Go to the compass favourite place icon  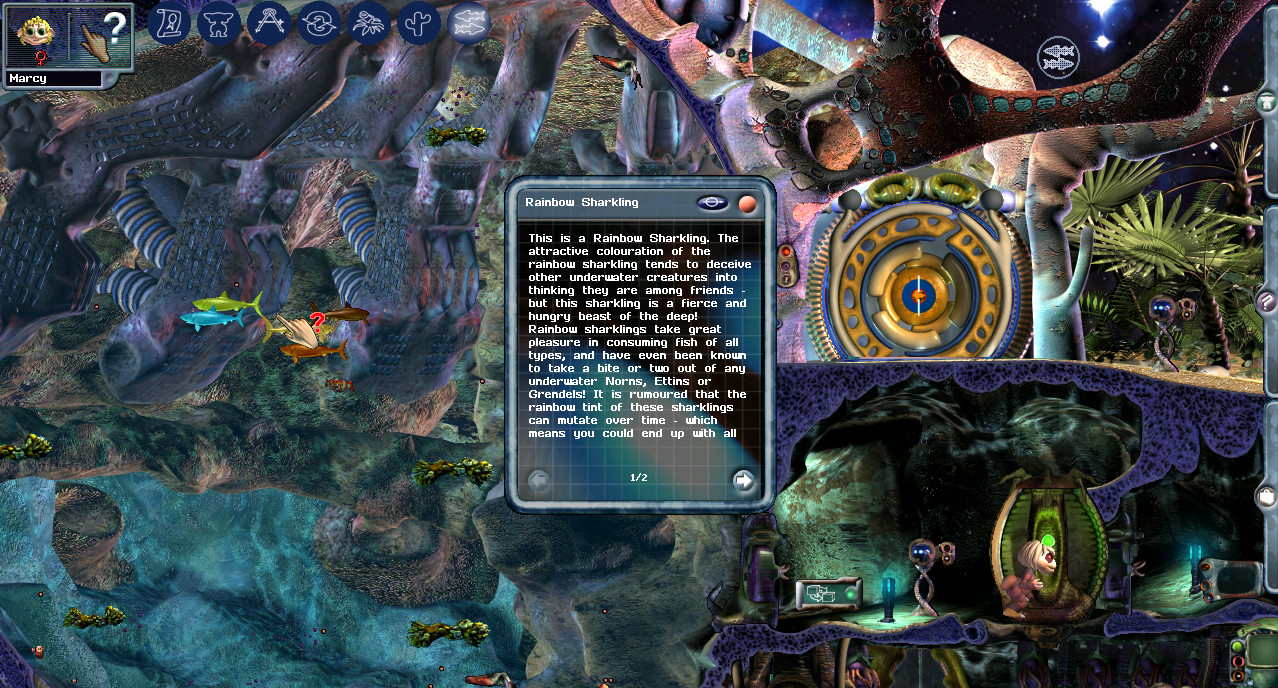click(x=269, y=23)
